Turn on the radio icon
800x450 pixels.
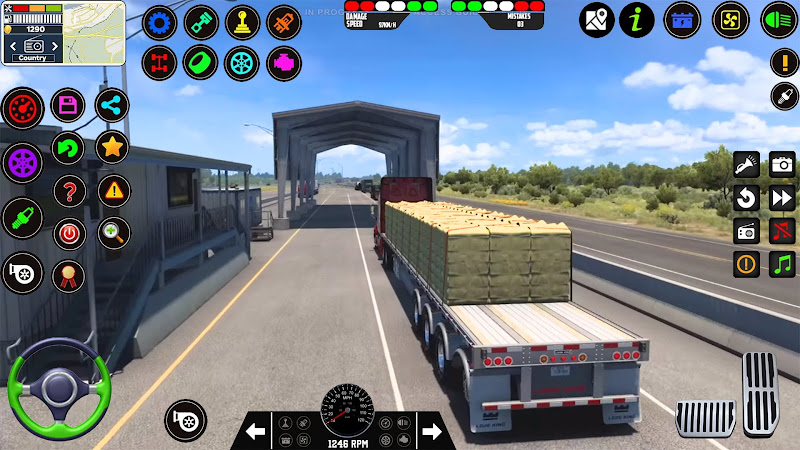pyautogui.click(x=747, y=231)
